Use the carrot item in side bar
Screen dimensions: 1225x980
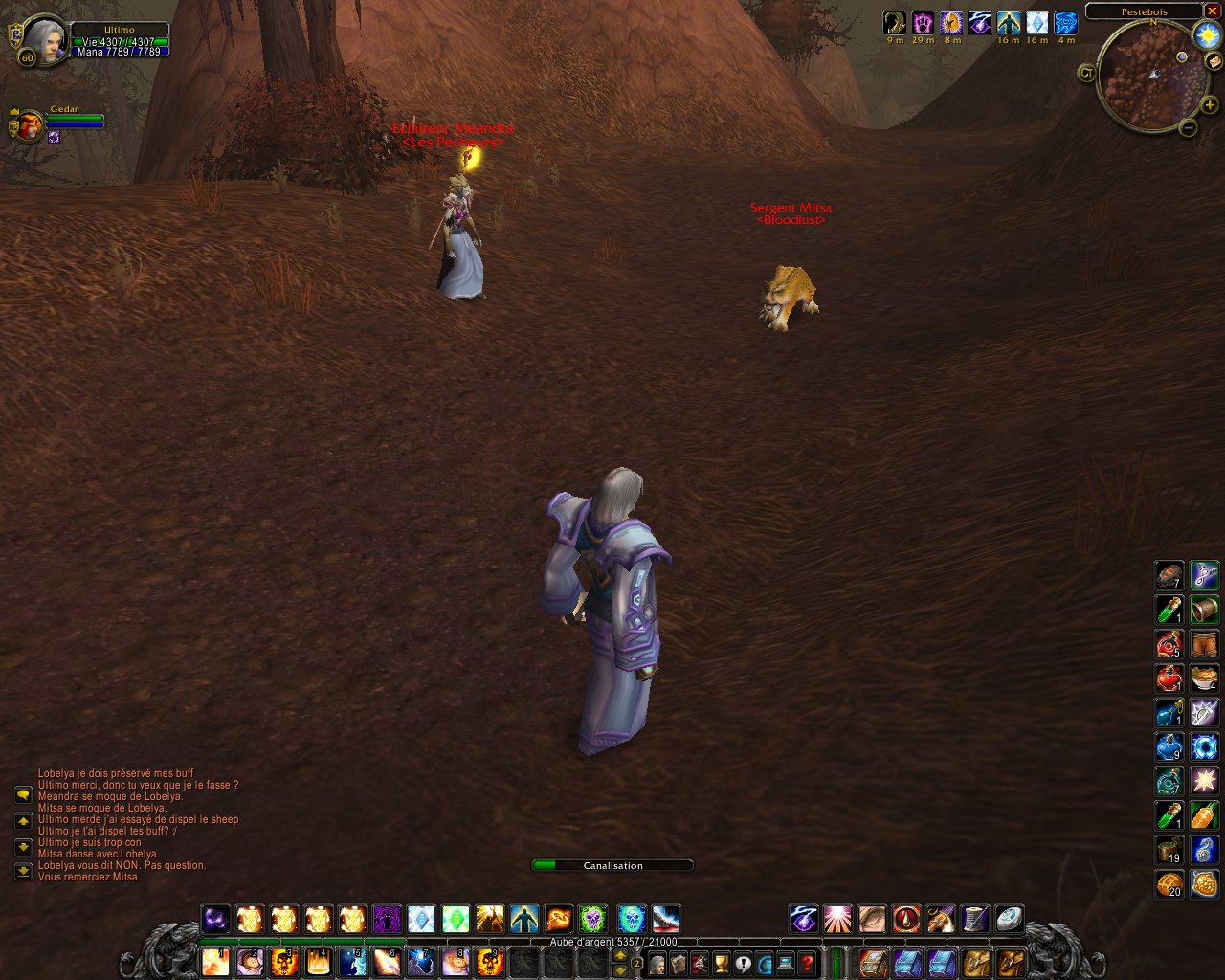click(1205, 815)
